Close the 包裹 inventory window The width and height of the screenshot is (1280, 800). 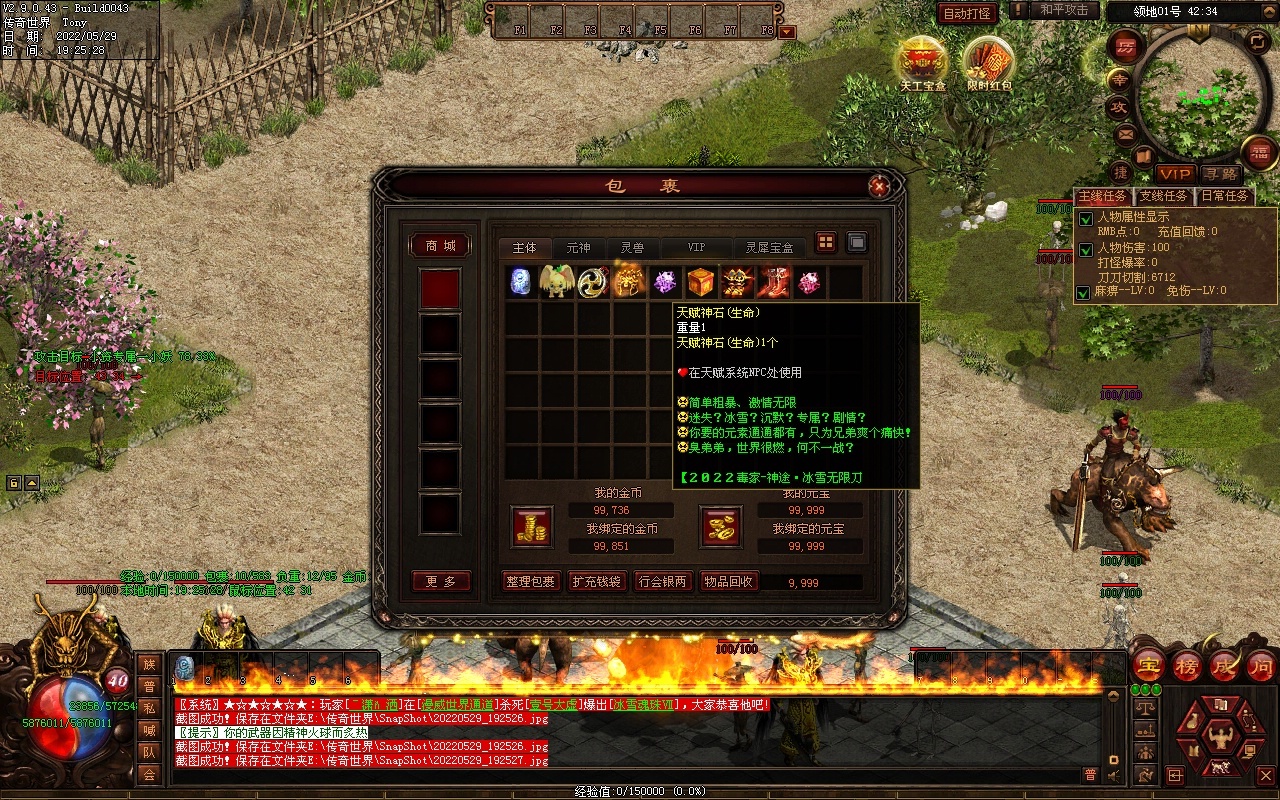[879, 186]
